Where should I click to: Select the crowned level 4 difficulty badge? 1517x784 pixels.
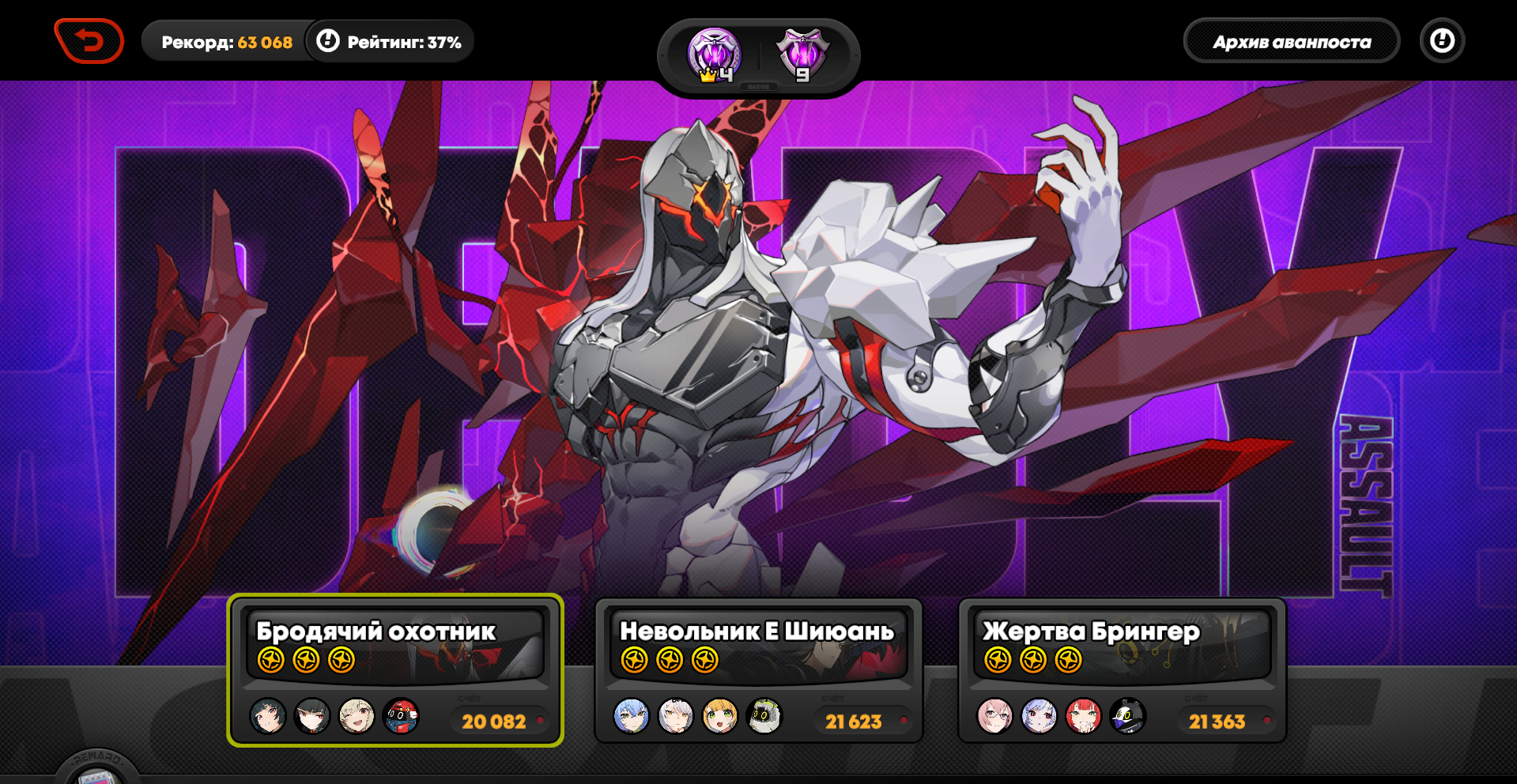click(714, 55)
